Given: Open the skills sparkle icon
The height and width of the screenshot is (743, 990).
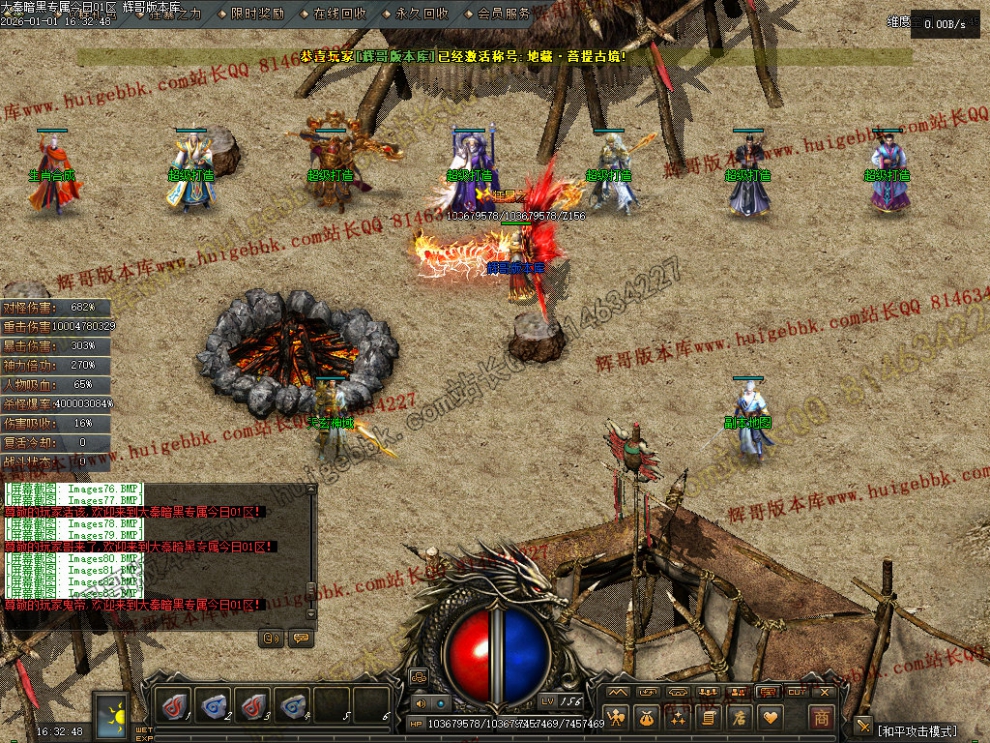Looking at the screenshot, I should click(x=678, y=716).
